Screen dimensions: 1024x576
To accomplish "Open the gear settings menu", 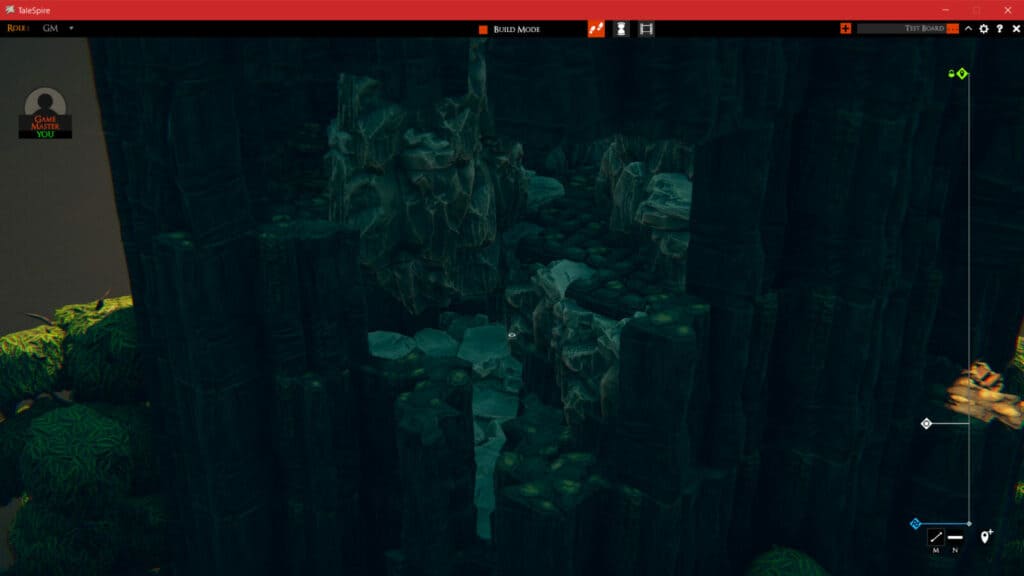I will point(984,28).
